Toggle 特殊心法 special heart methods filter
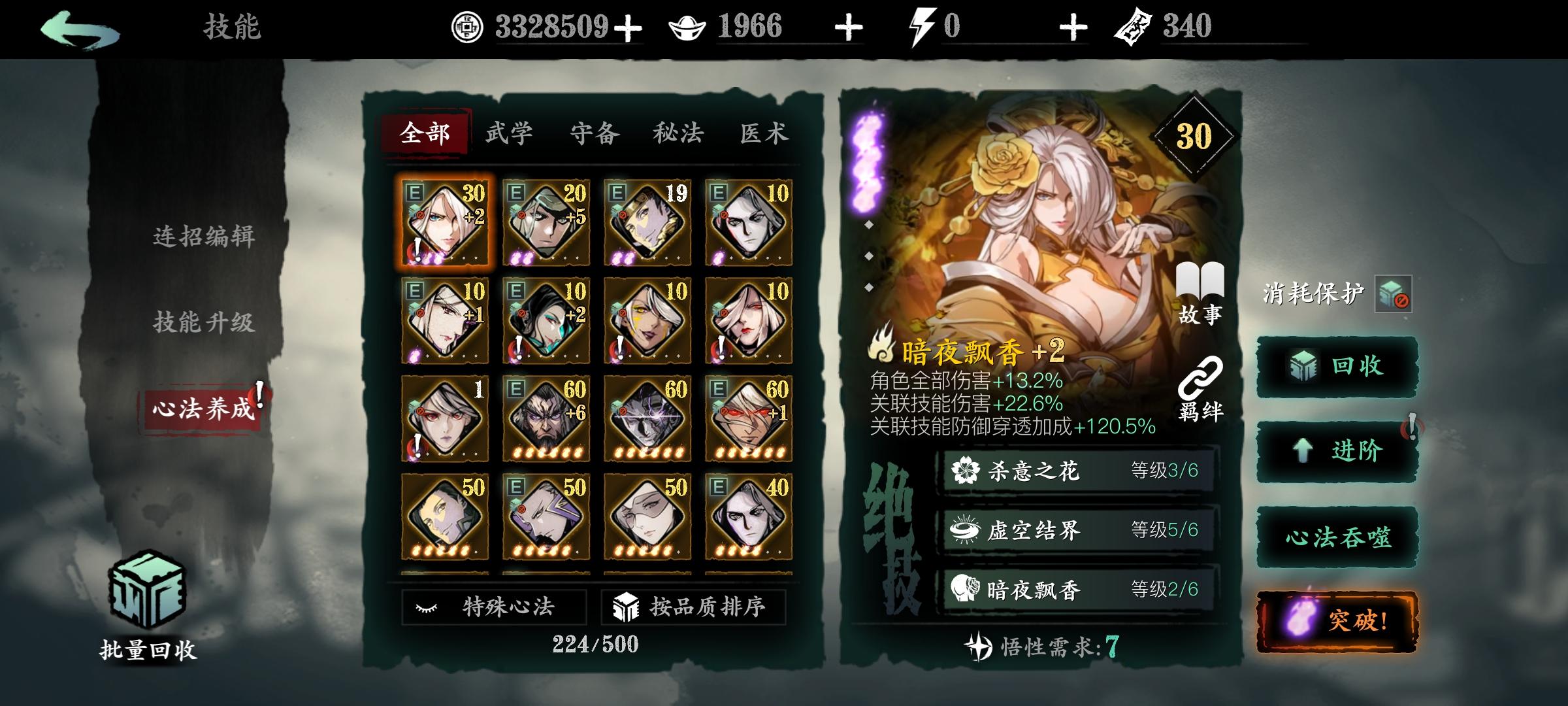This screenshot has width=1568, height=706. click(x=495, y=607)
